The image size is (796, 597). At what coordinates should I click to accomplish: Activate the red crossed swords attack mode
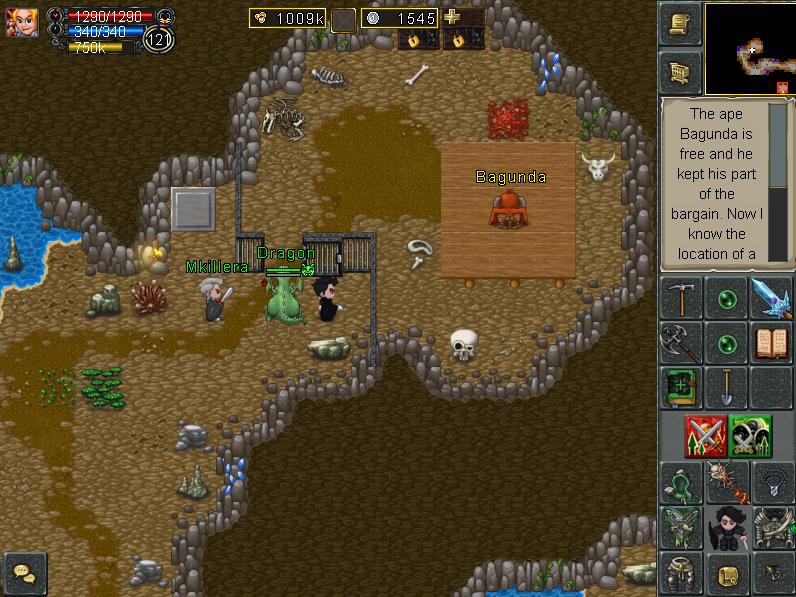(x=704, y=436)
